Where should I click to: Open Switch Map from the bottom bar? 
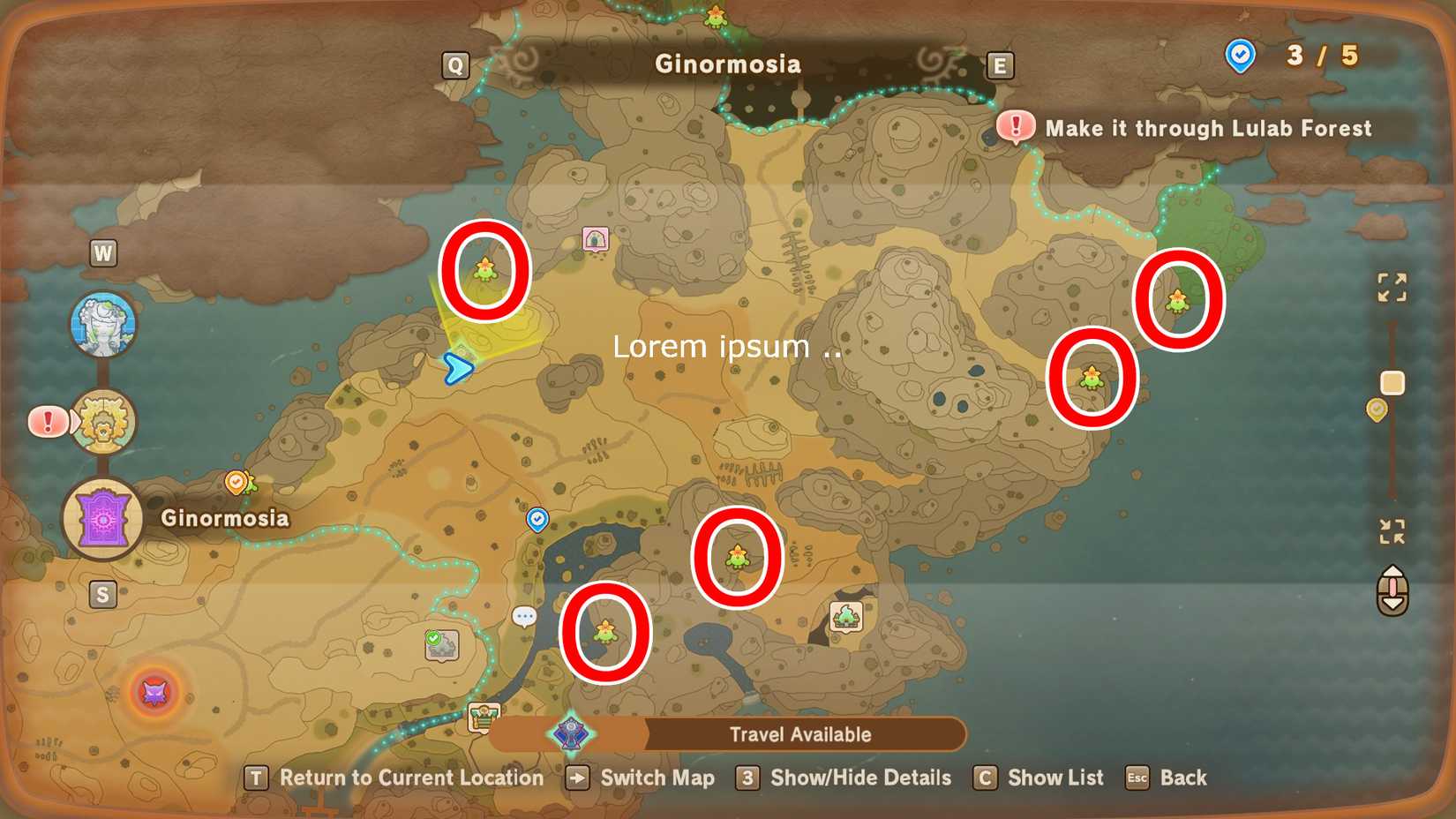[x=657, y=778]
